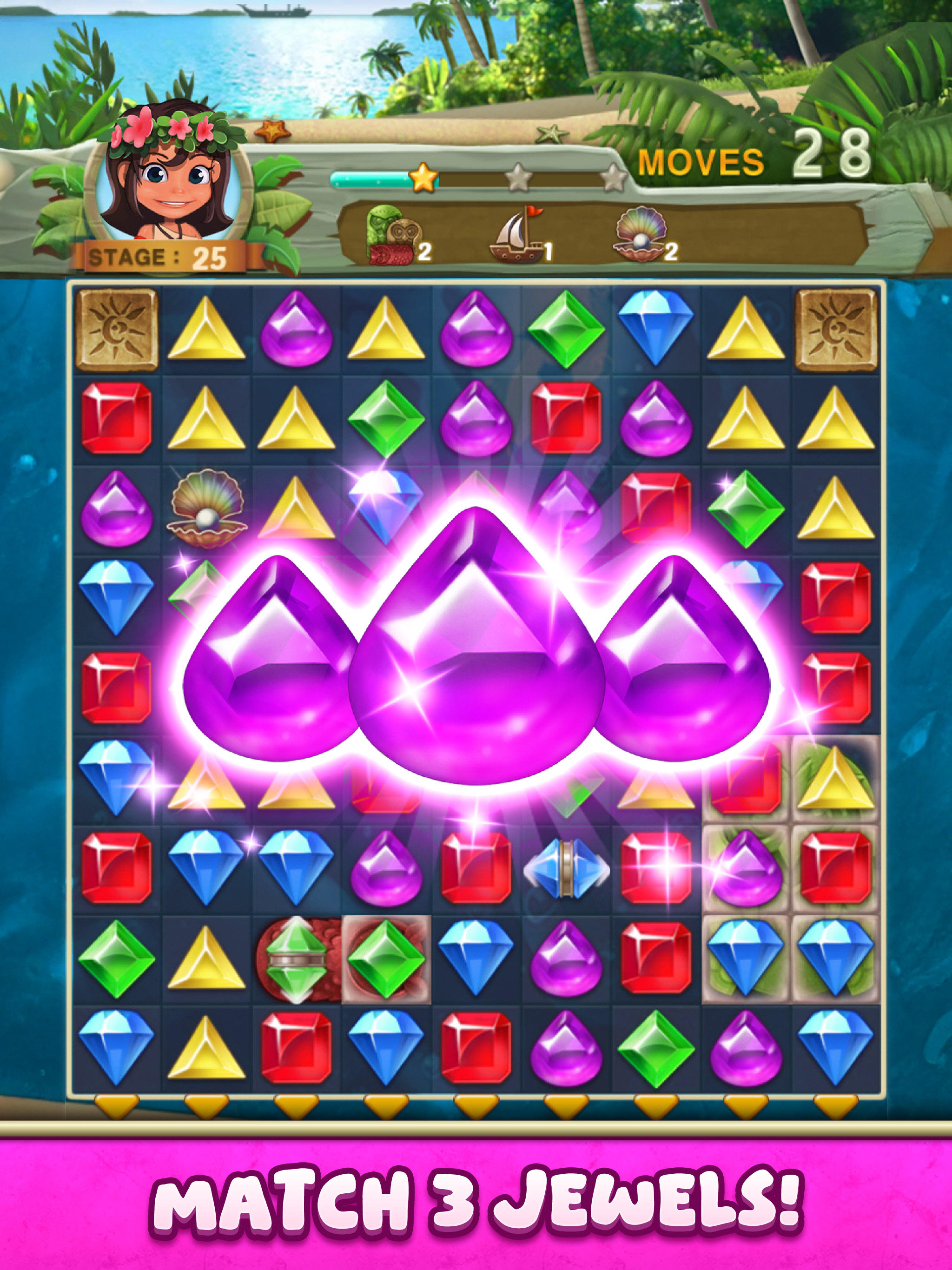
Task: Tap the totem mask objective icon
Action: [x=396, y=238]
